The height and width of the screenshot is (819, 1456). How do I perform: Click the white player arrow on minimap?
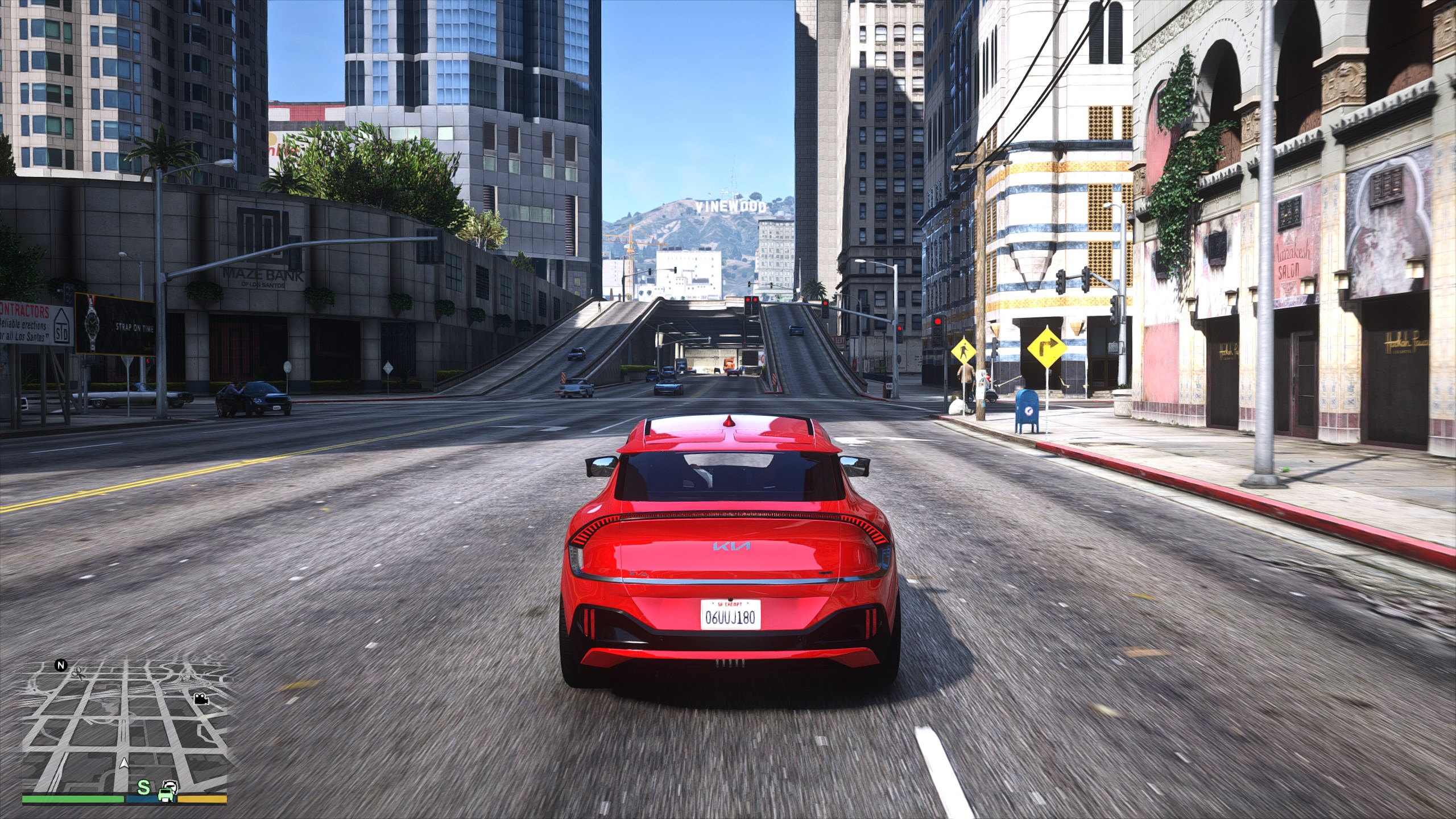coord(125,763)
